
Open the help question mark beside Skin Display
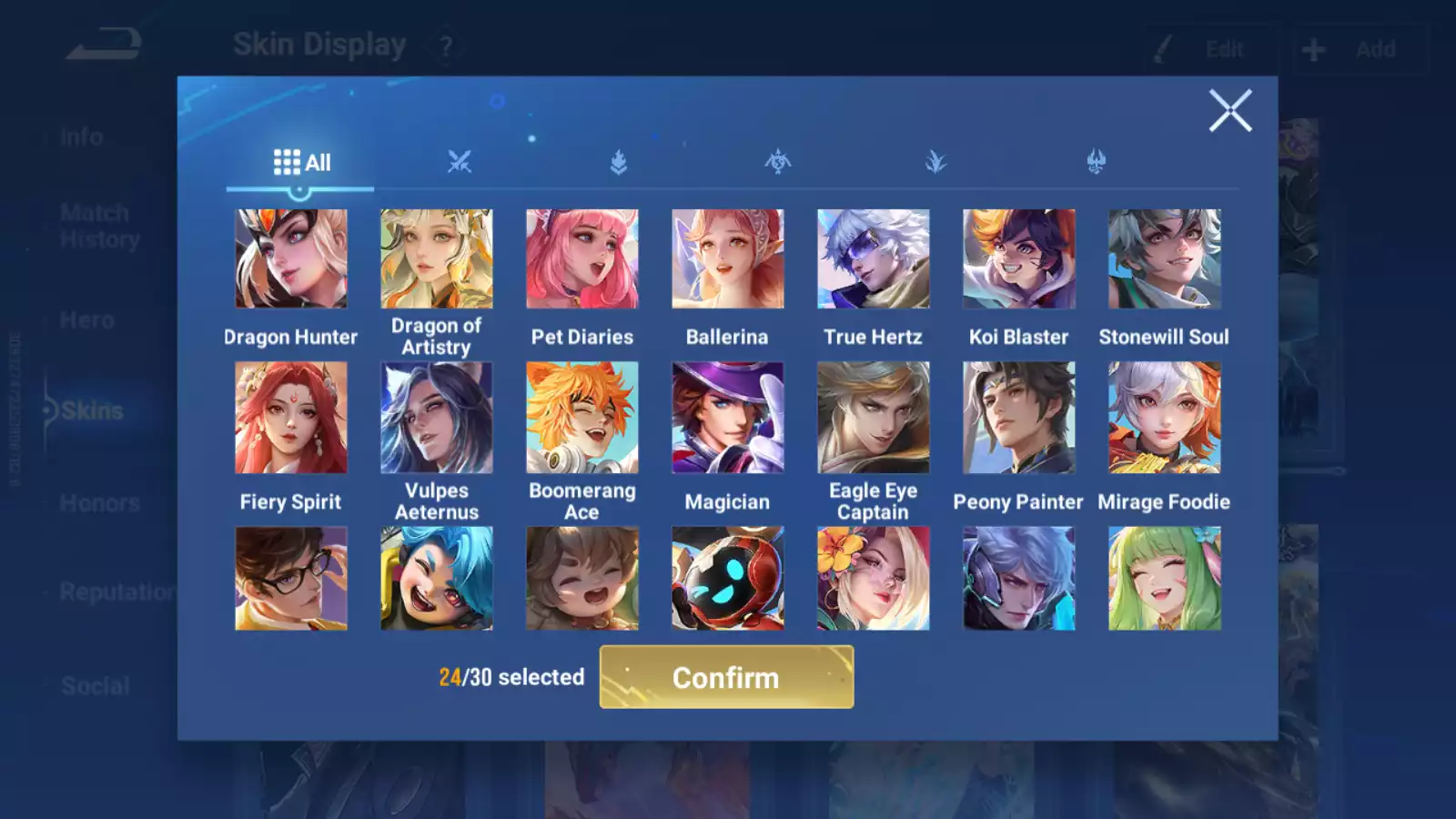click(445, 45)
